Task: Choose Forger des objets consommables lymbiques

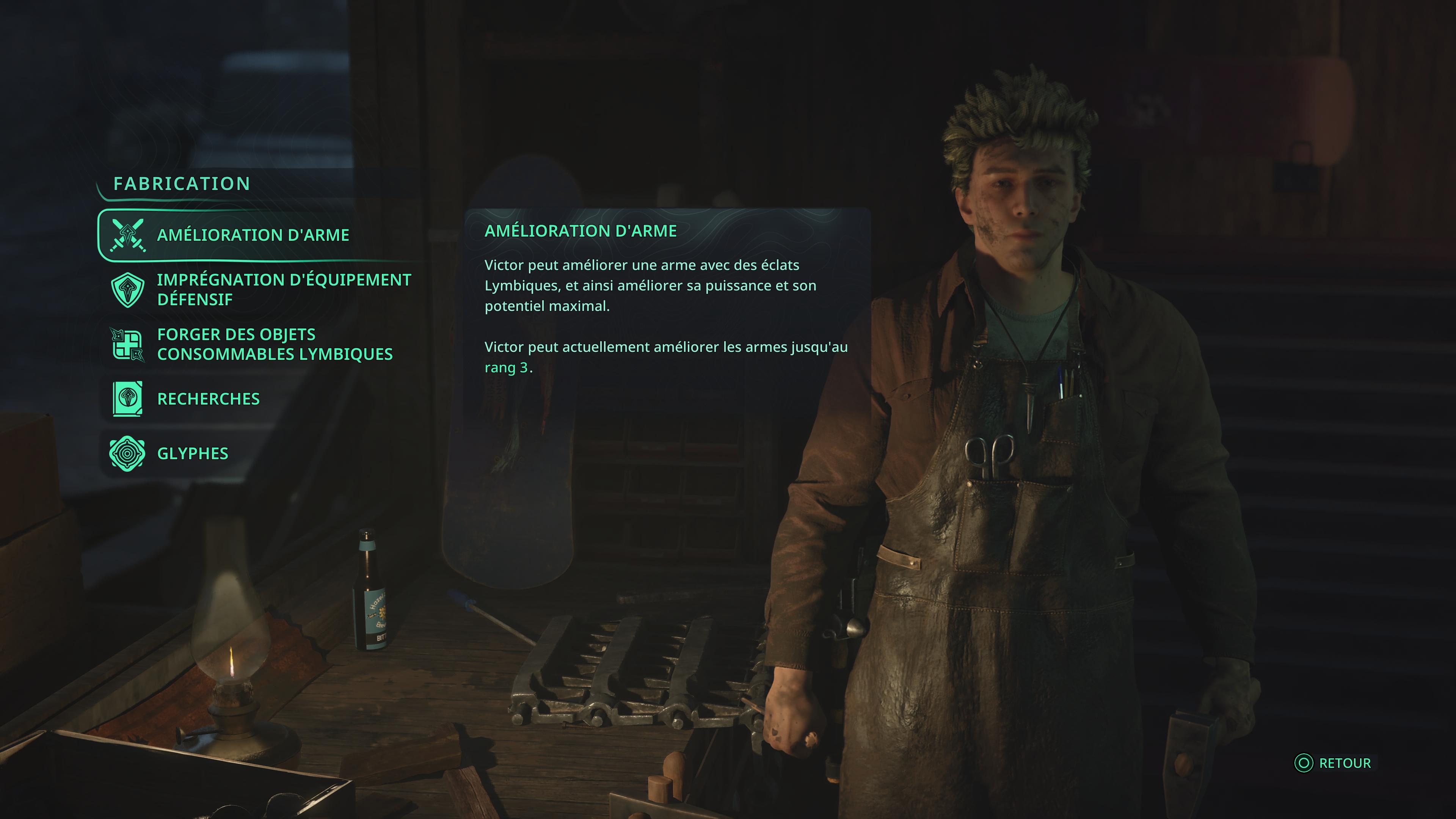Action: tap(274, 344)
